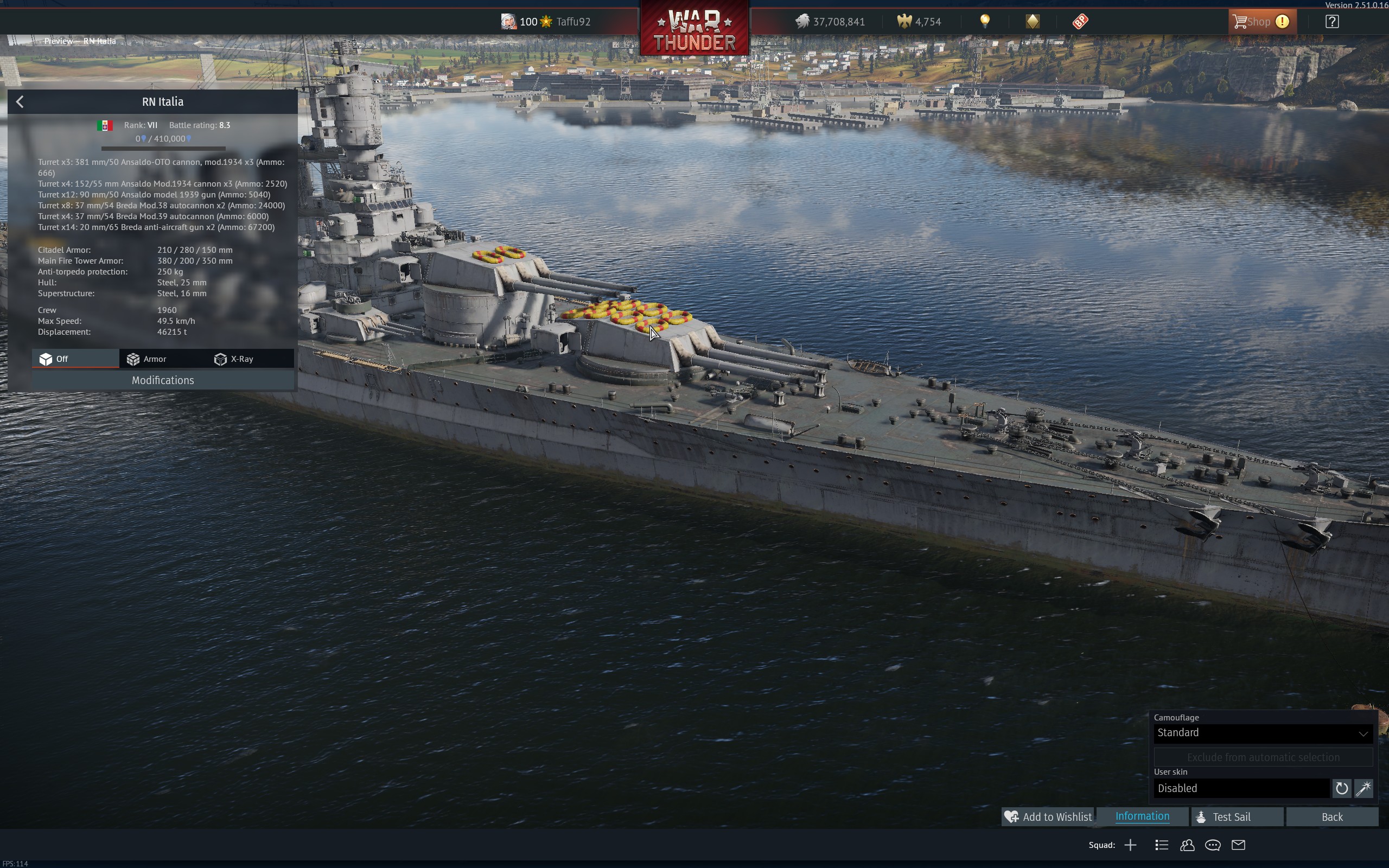Refresh the user skin list
Viewport: 1389px width, 868px height.
1341,789
